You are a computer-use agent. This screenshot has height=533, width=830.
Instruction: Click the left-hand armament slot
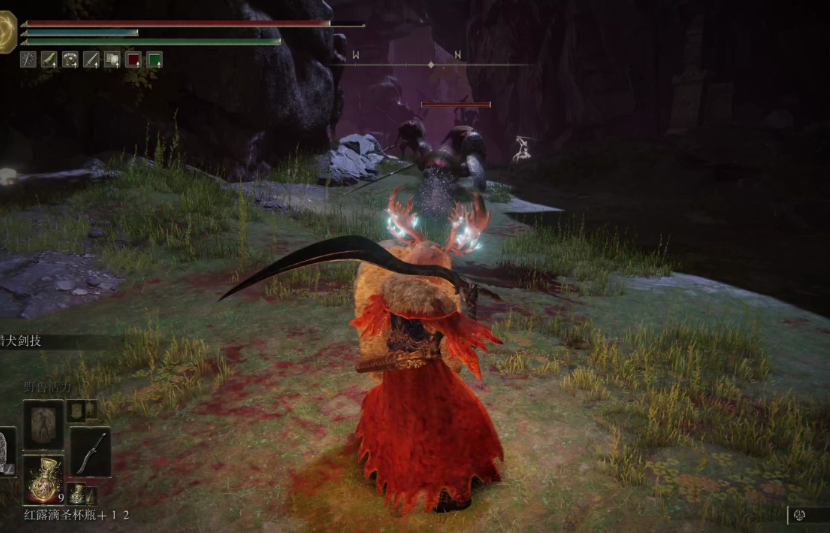pos(6,451)
